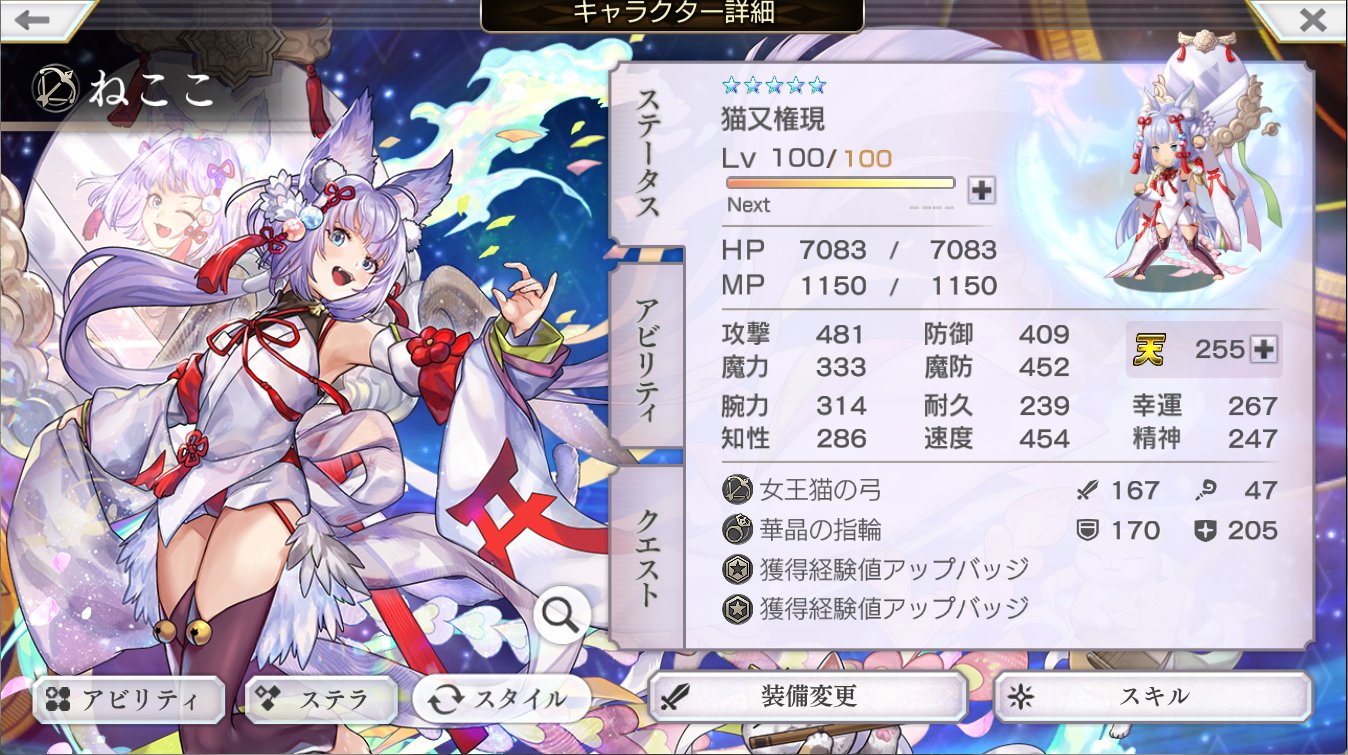Click the level progress bar
Viewport: 1348px width, 755px height.
coord(840,182)
